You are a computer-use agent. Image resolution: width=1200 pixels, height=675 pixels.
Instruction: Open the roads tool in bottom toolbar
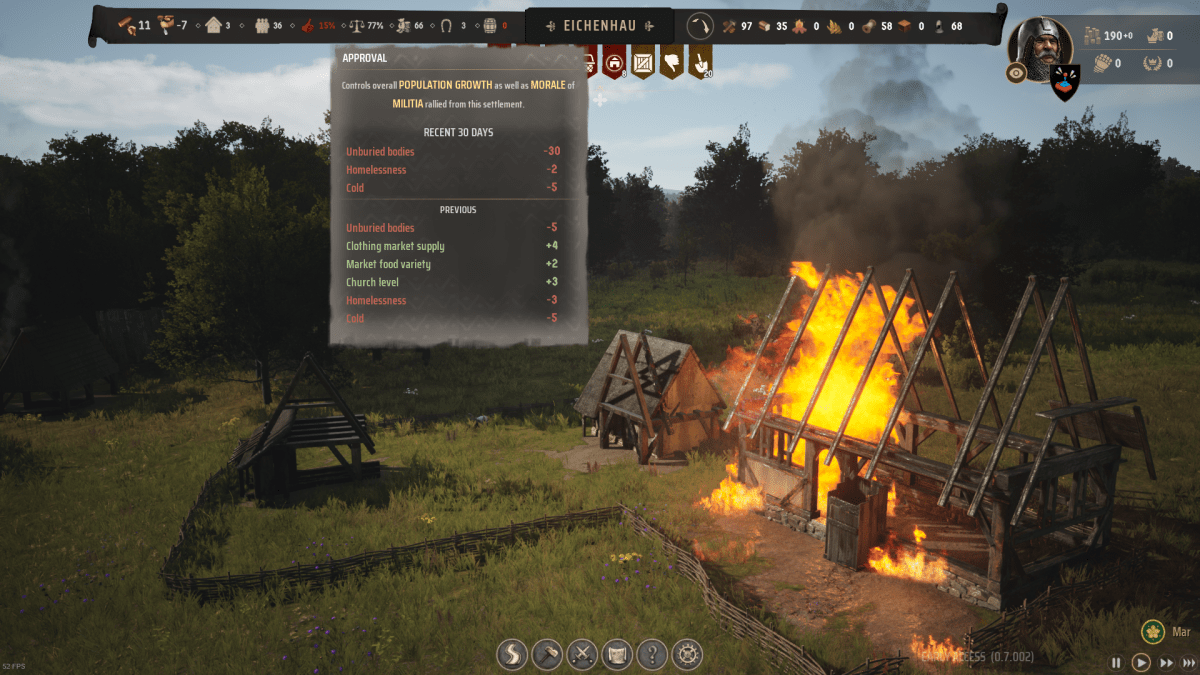click(x=513, y=655)
